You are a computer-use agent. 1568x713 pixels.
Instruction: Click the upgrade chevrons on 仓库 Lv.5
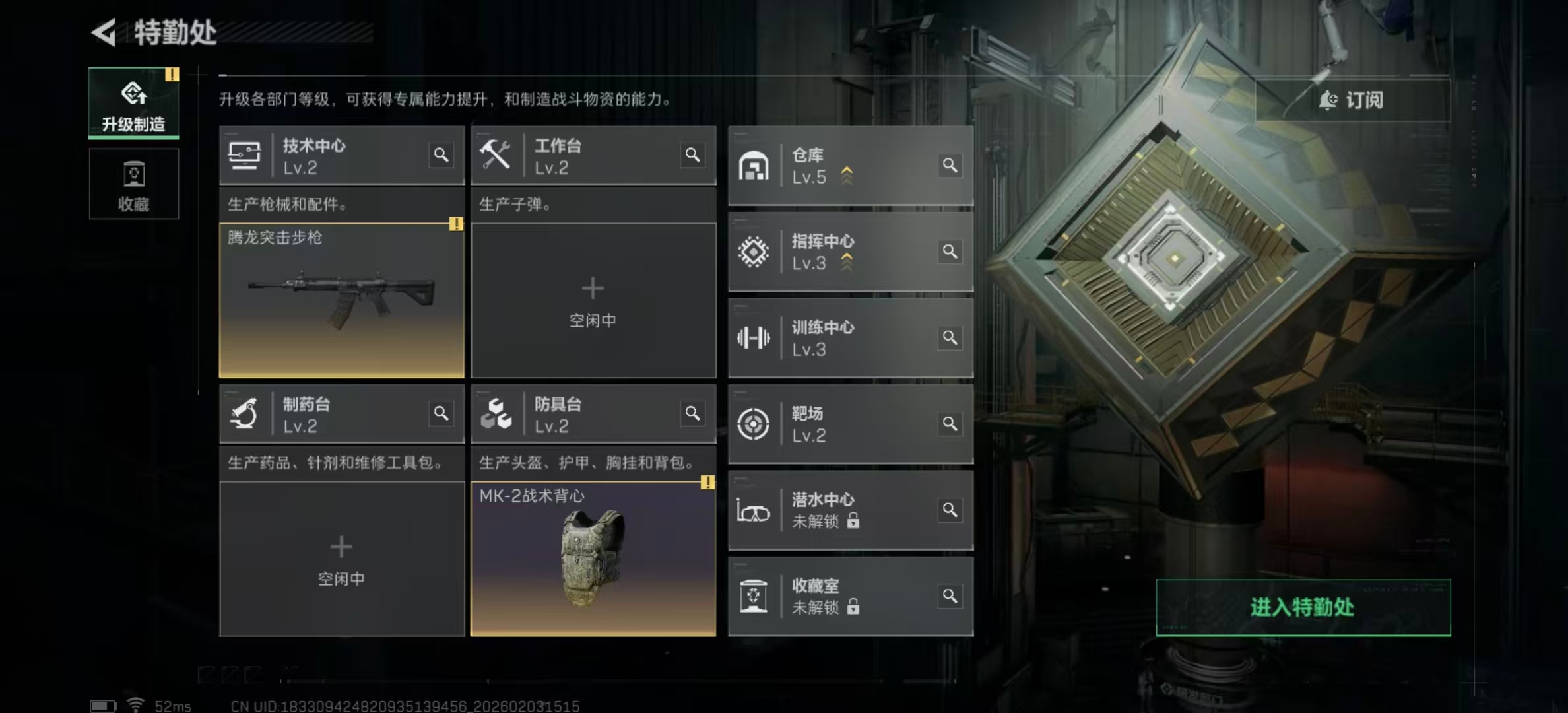(x=847, y=174)
